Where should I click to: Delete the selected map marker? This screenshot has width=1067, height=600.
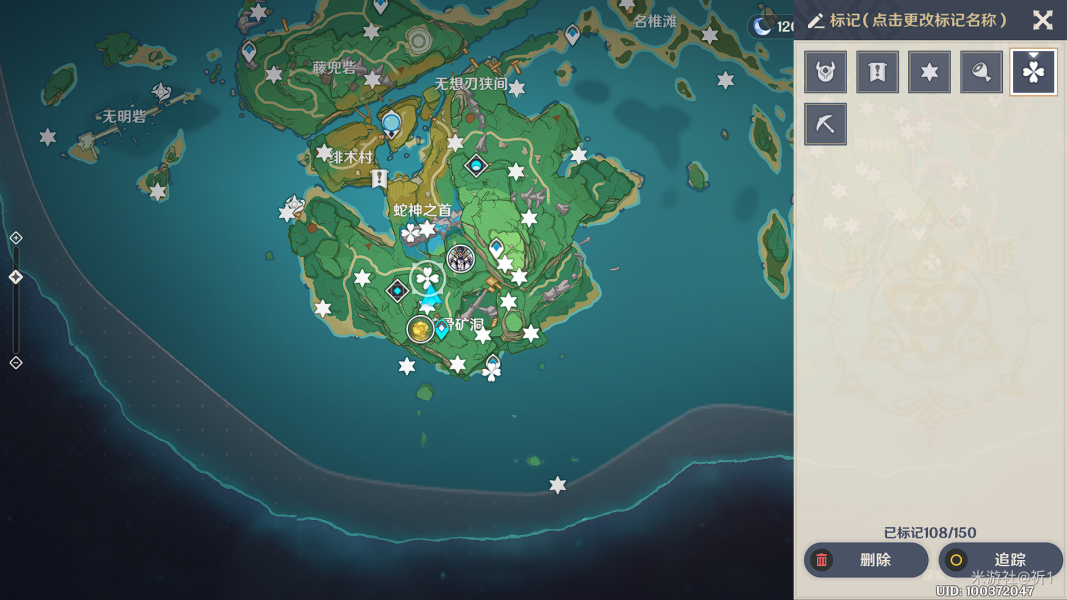pos(865,560)
